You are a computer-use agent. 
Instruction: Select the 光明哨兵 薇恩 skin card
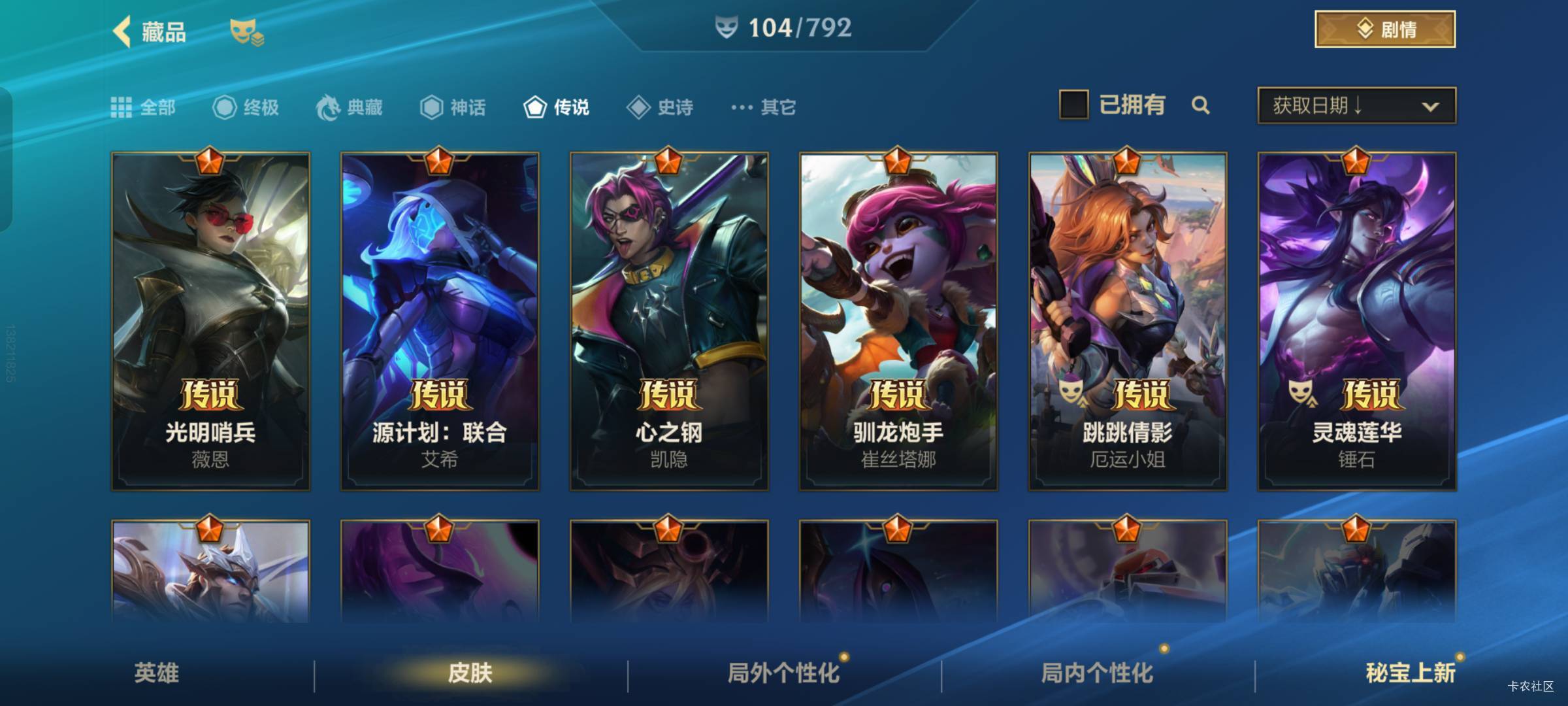click(210, 321)
